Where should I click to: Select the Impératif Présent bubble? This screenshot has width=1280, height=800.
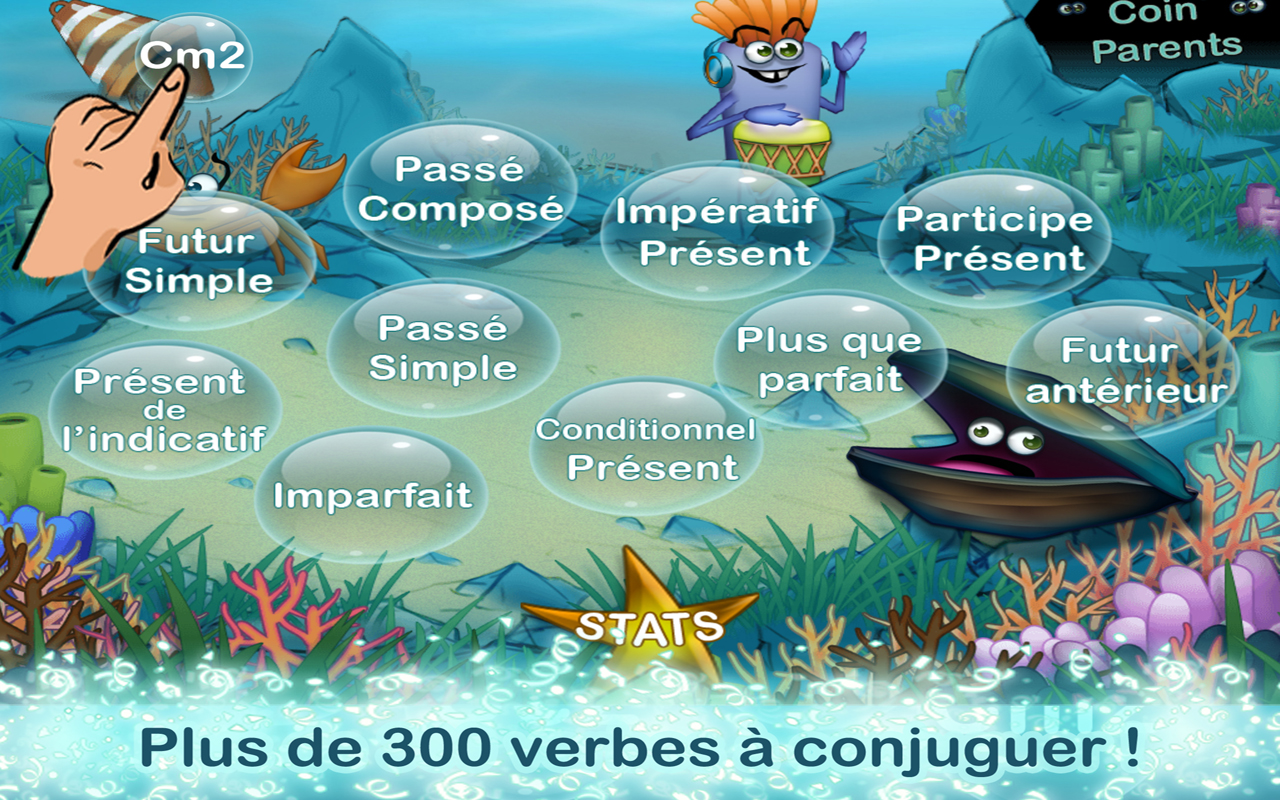(x=716, y=232)
